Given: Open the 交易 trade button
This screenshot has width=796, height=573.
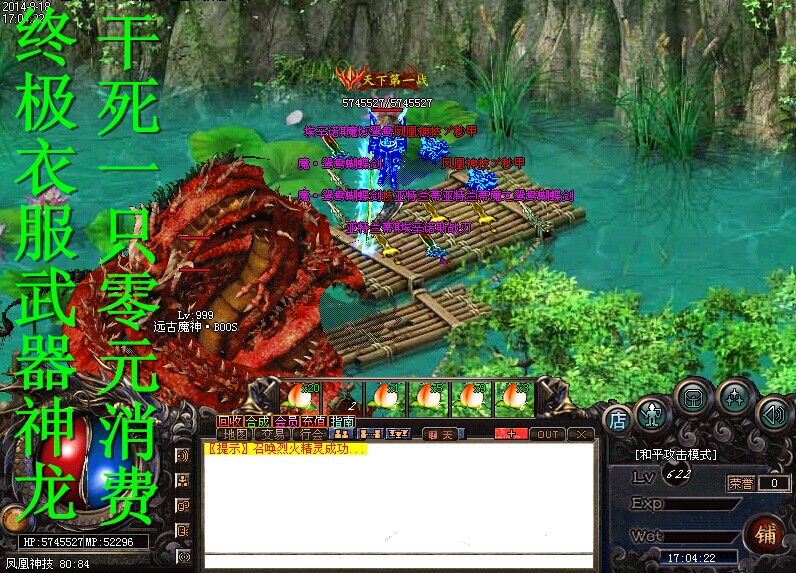Looking at the screenshot, I should click(x=274, y=434).
